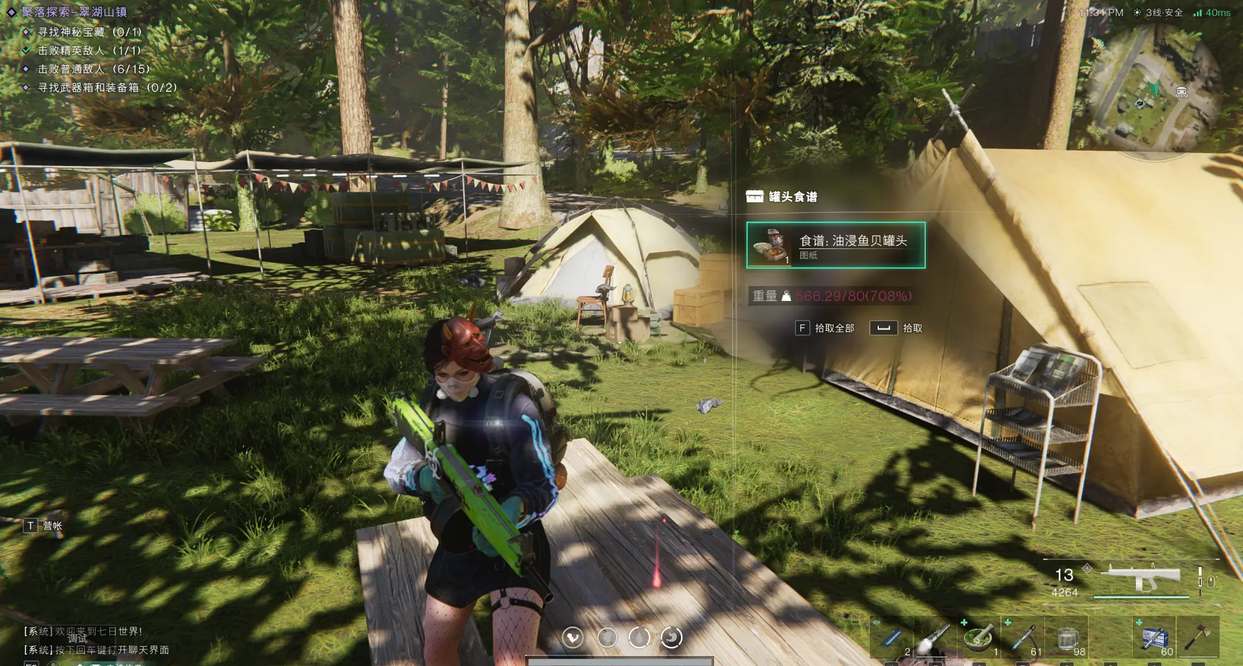The height and width of the screenshot is (666, 1243).
Task: Select the 油浸鱼贝罐头 recipe loot item
Action: pyautogui.click(x=835, y=245)
